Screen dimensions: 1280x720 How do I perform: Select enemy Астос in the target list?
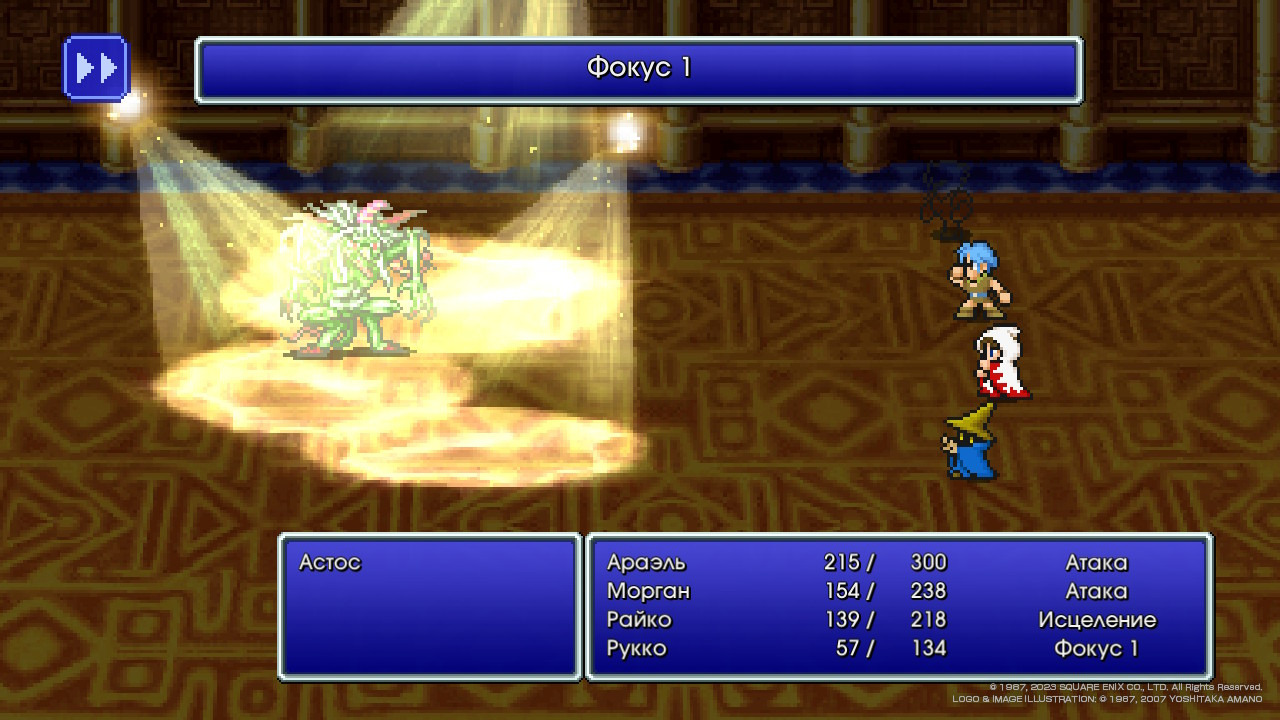[330, 563]
